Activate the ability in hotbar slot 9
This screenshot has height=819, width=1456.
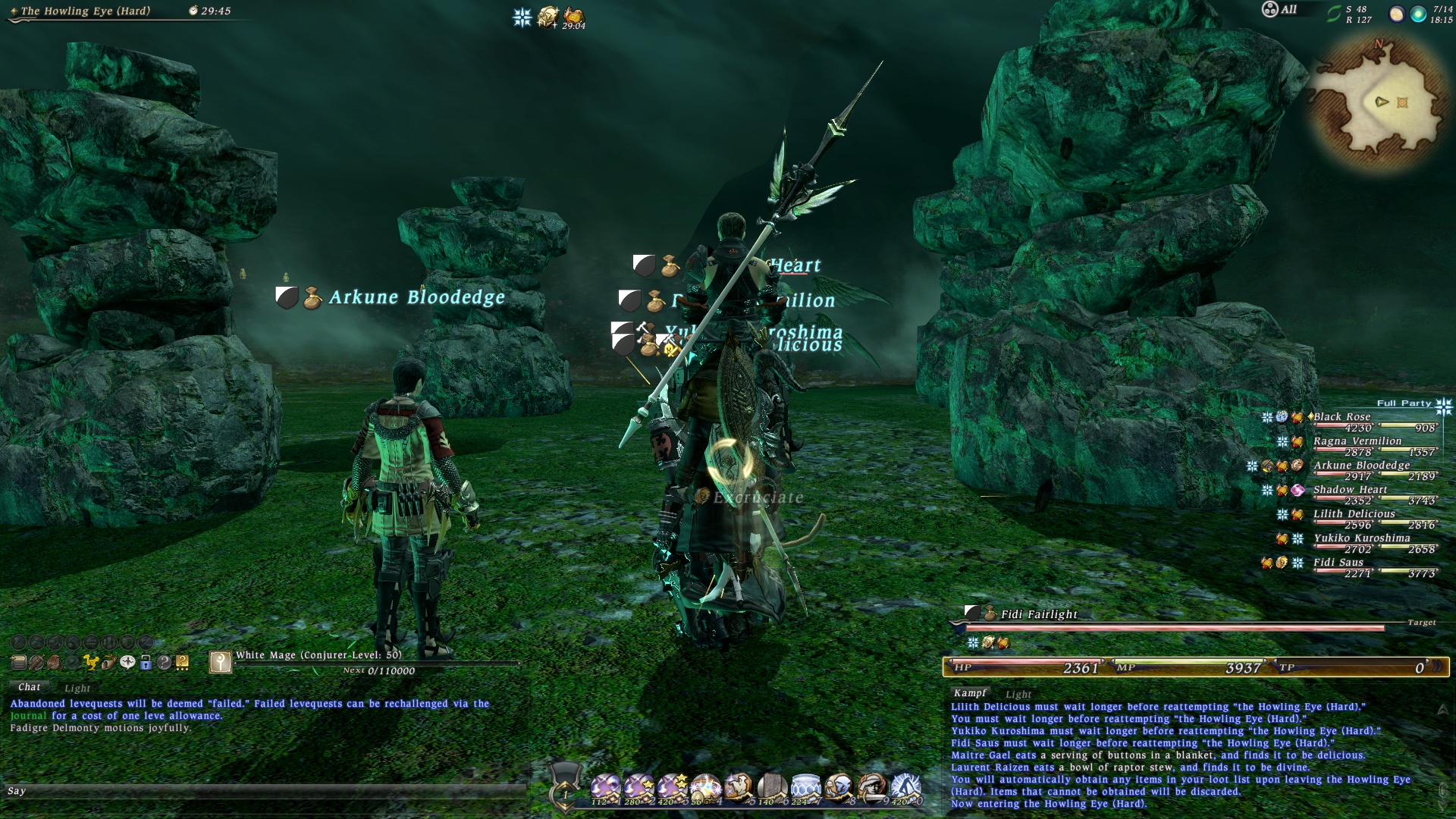[872, 789]
